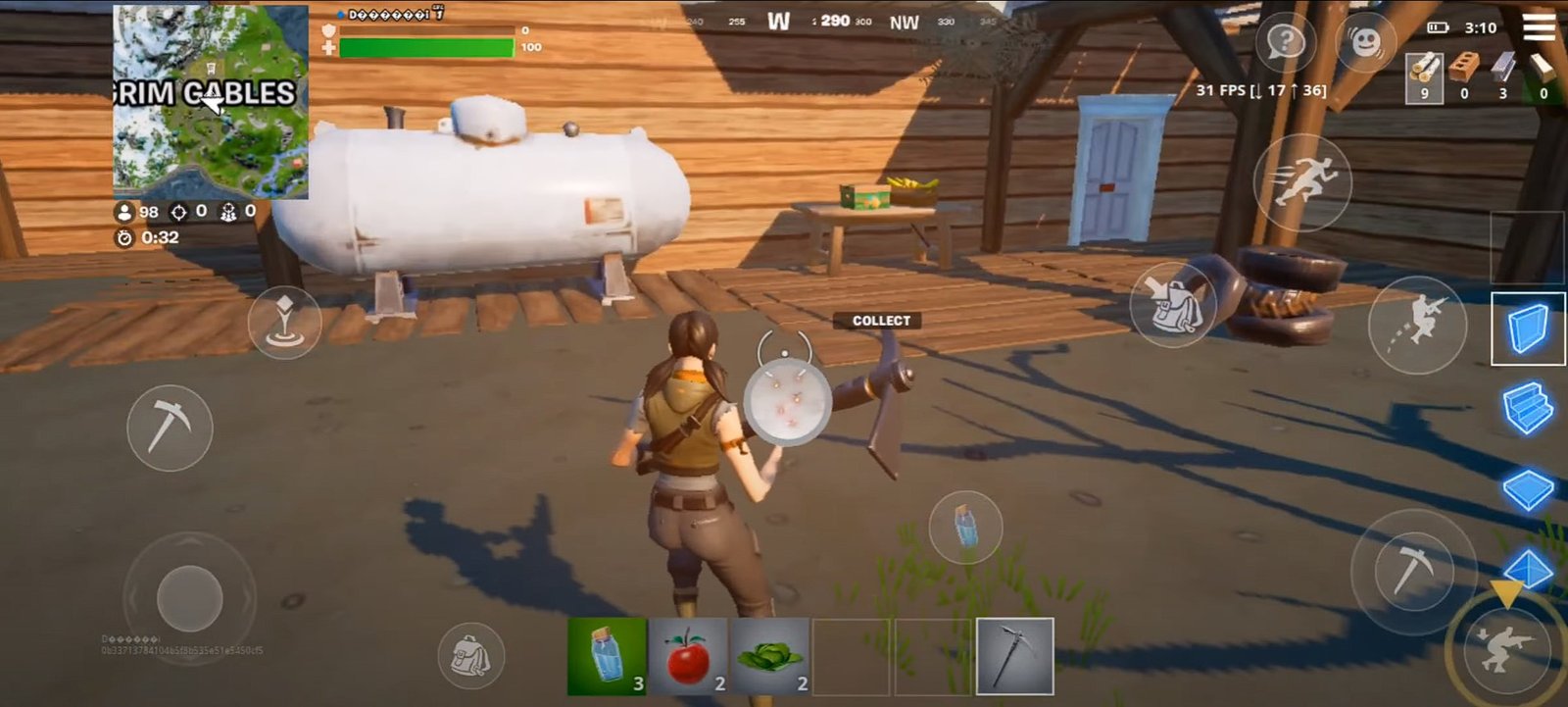Expand the hamburger menu at top right
The height and width of the screenshot is (707, 1568).
(1541, 27)
